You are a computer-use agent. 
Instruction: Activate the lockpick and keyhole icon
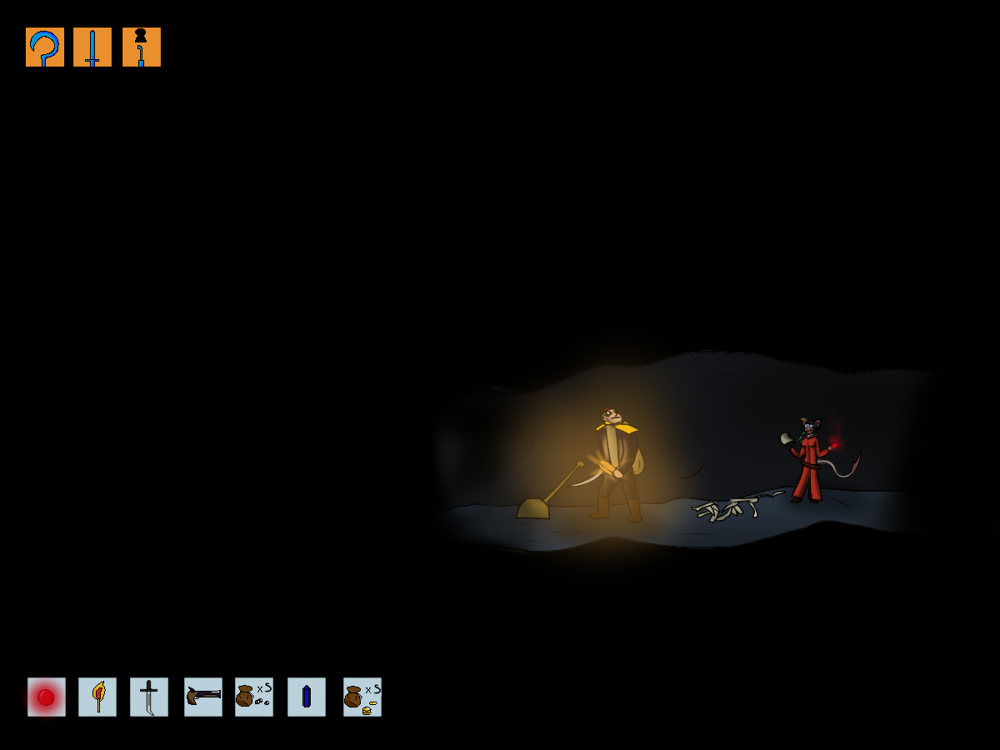[141, 47]
